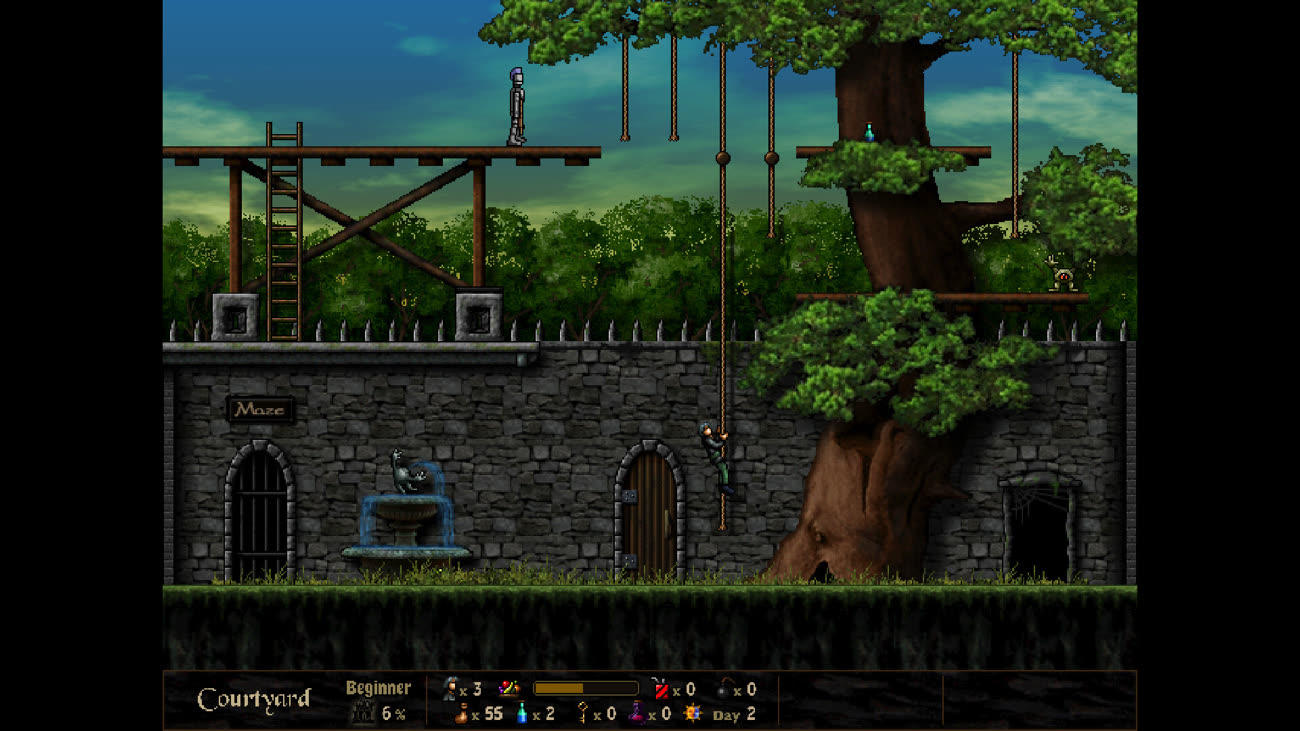Click the fruit bowl food icon
The height and width of the screenshot is (731, 1300).
pos(509,689)
